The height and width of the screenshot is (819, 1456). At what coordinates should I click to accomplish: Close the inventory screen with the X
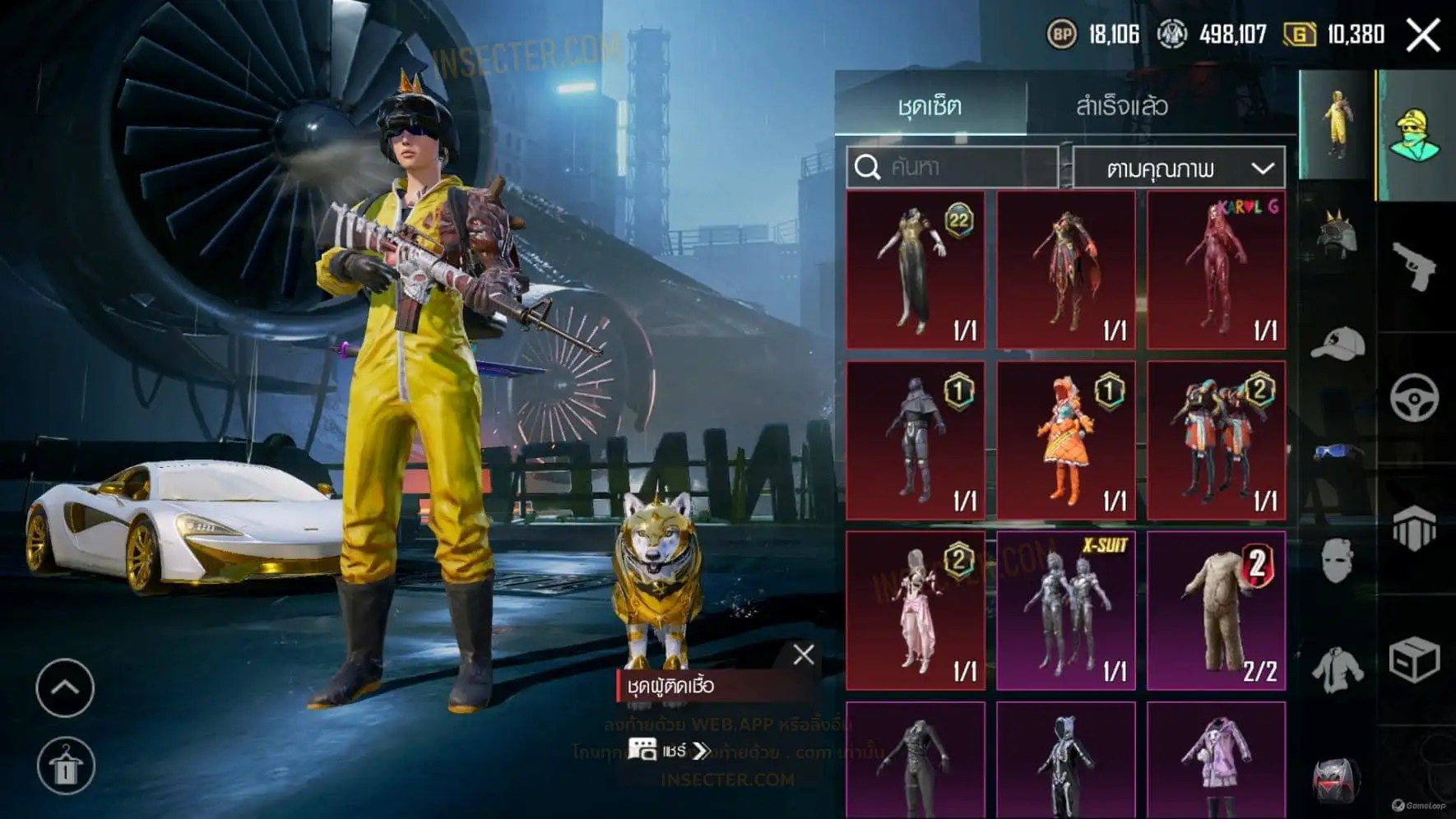point(1423,35)
